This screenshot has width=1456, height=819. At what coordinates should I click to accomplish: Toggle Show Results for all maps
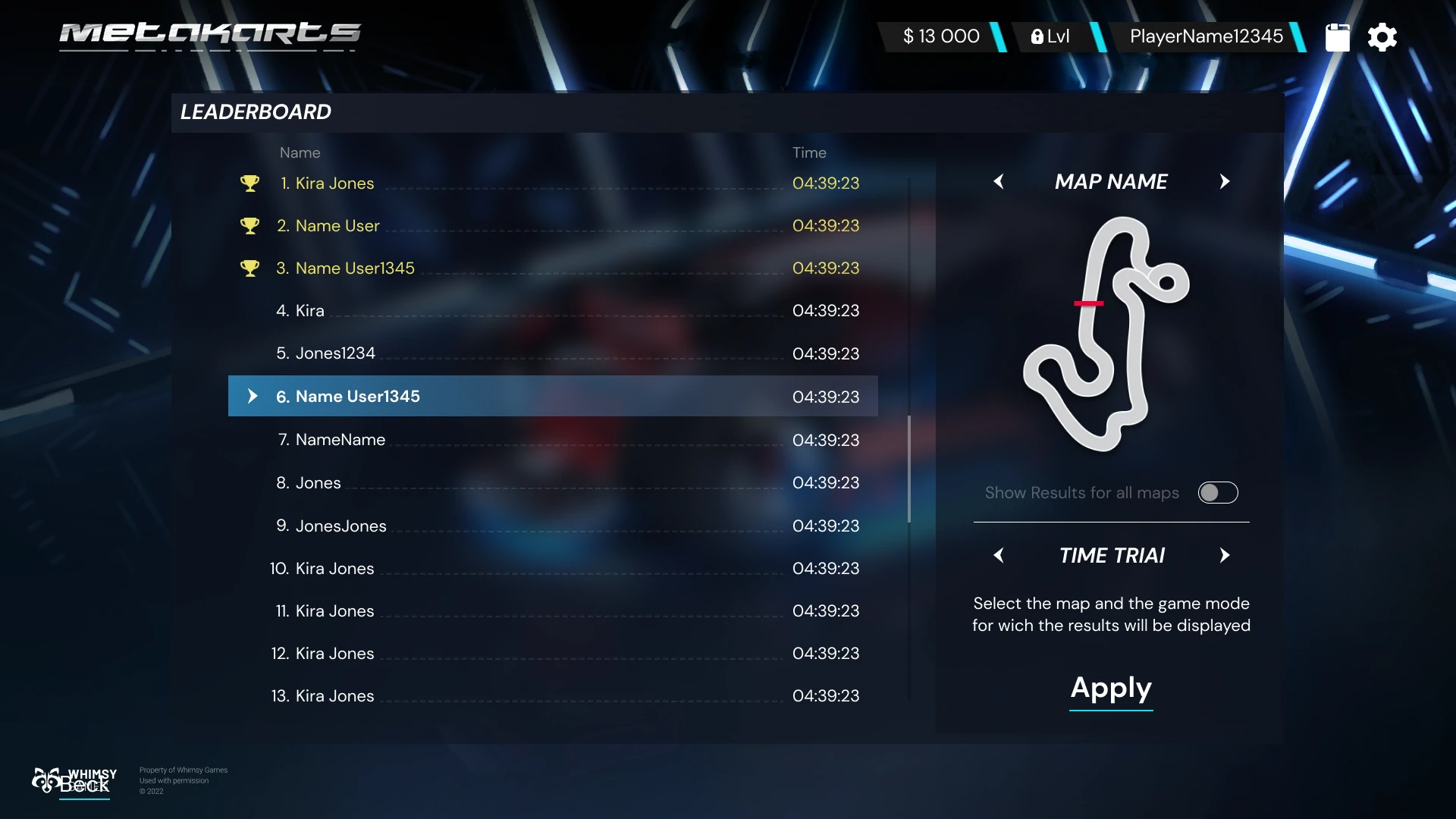coord(1218,493)
